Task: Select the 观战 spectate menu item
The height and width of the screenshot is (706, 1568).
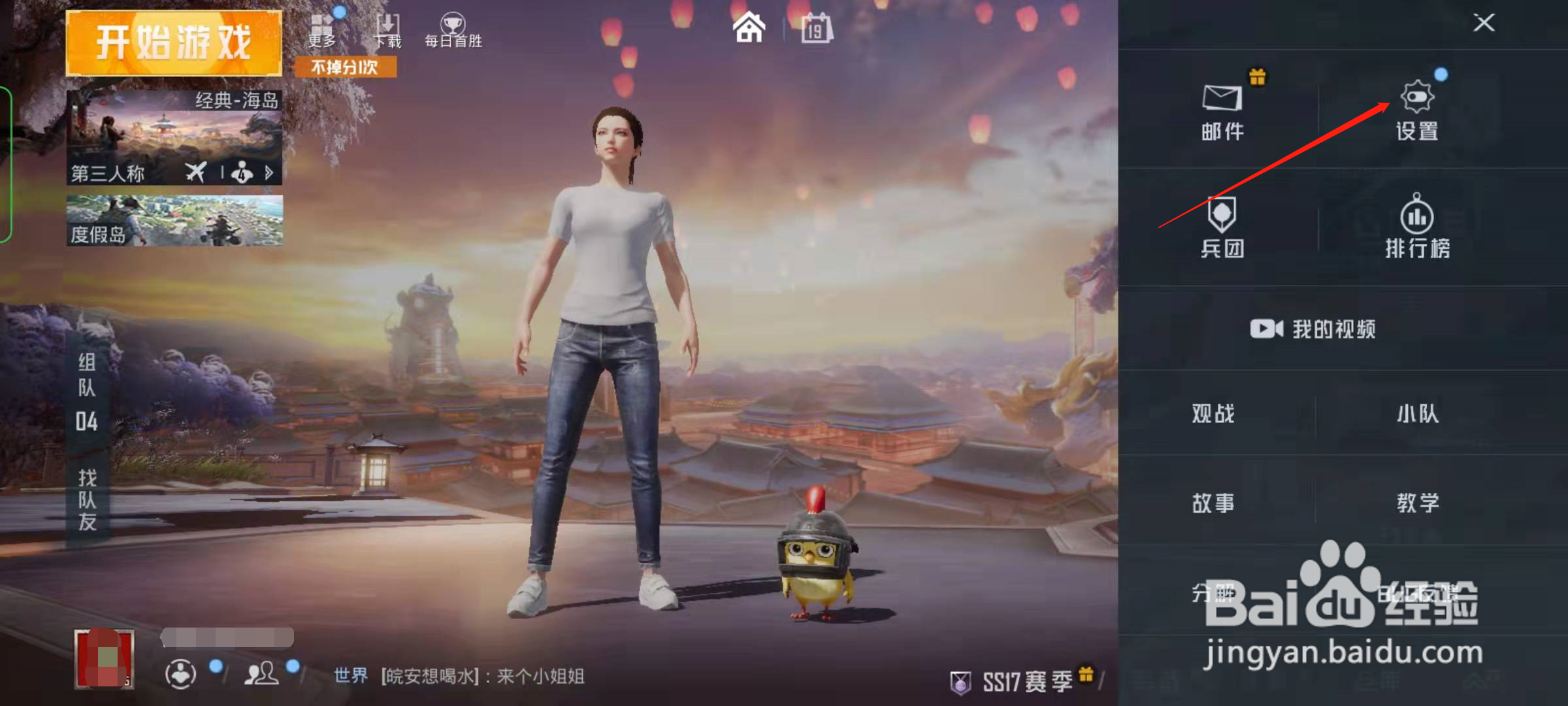Action: click(1212, 414)
